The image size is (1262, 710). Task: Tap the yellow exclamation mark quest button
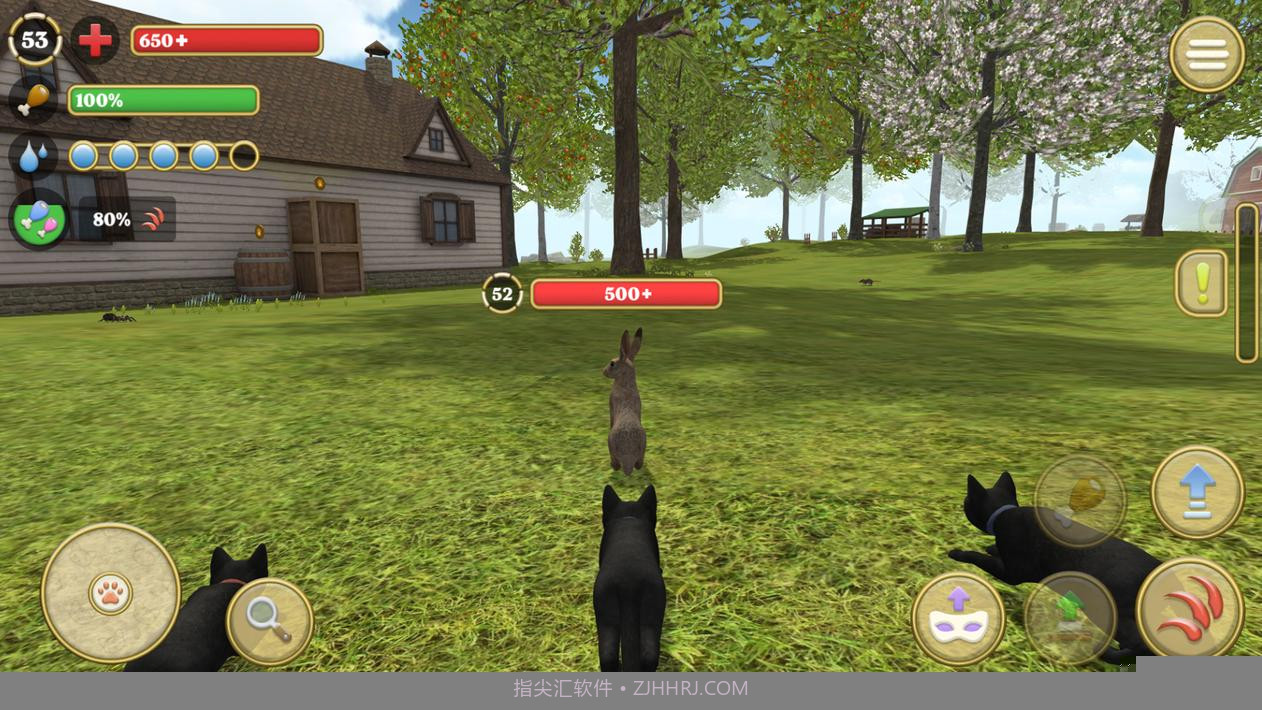[x=1201, y=283]
